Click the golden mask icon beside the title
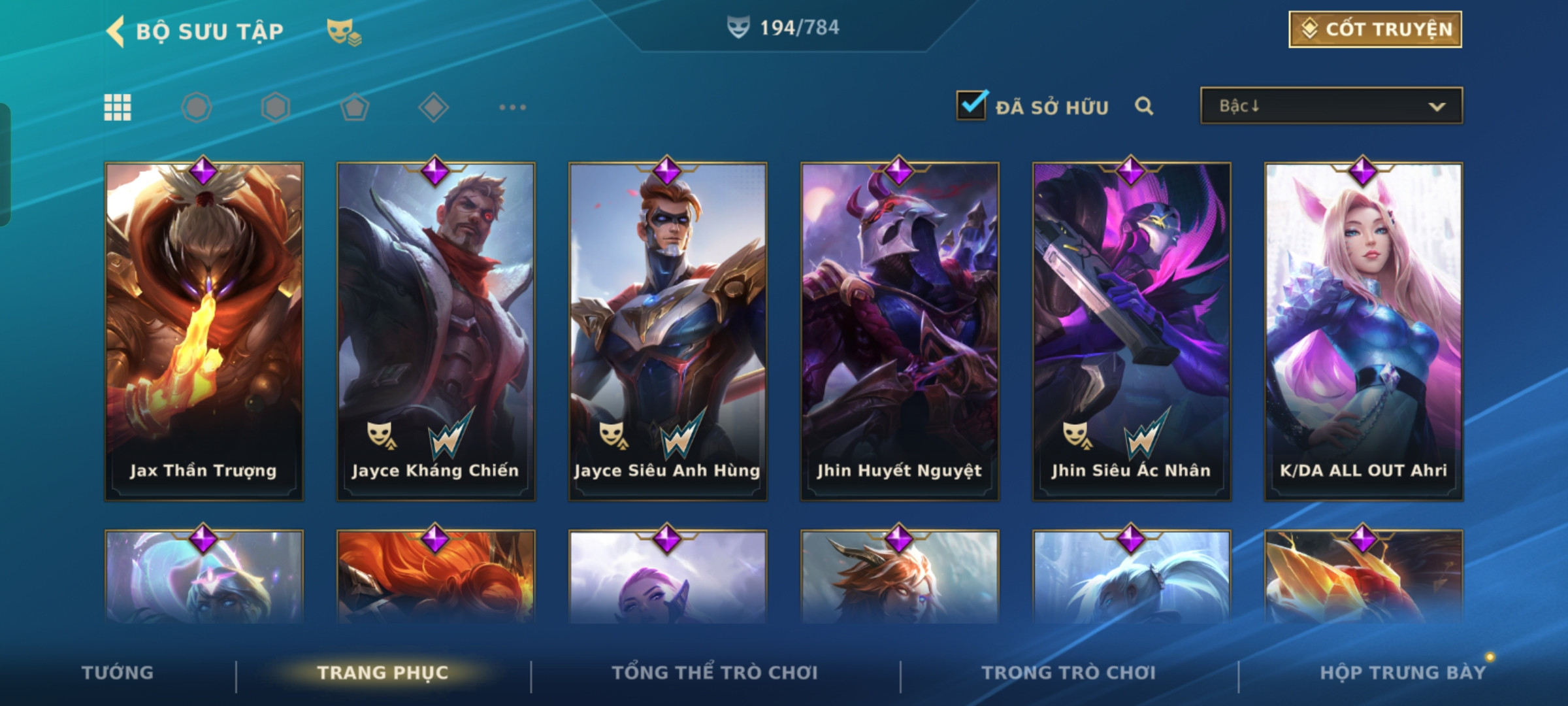 pos(344,31)
